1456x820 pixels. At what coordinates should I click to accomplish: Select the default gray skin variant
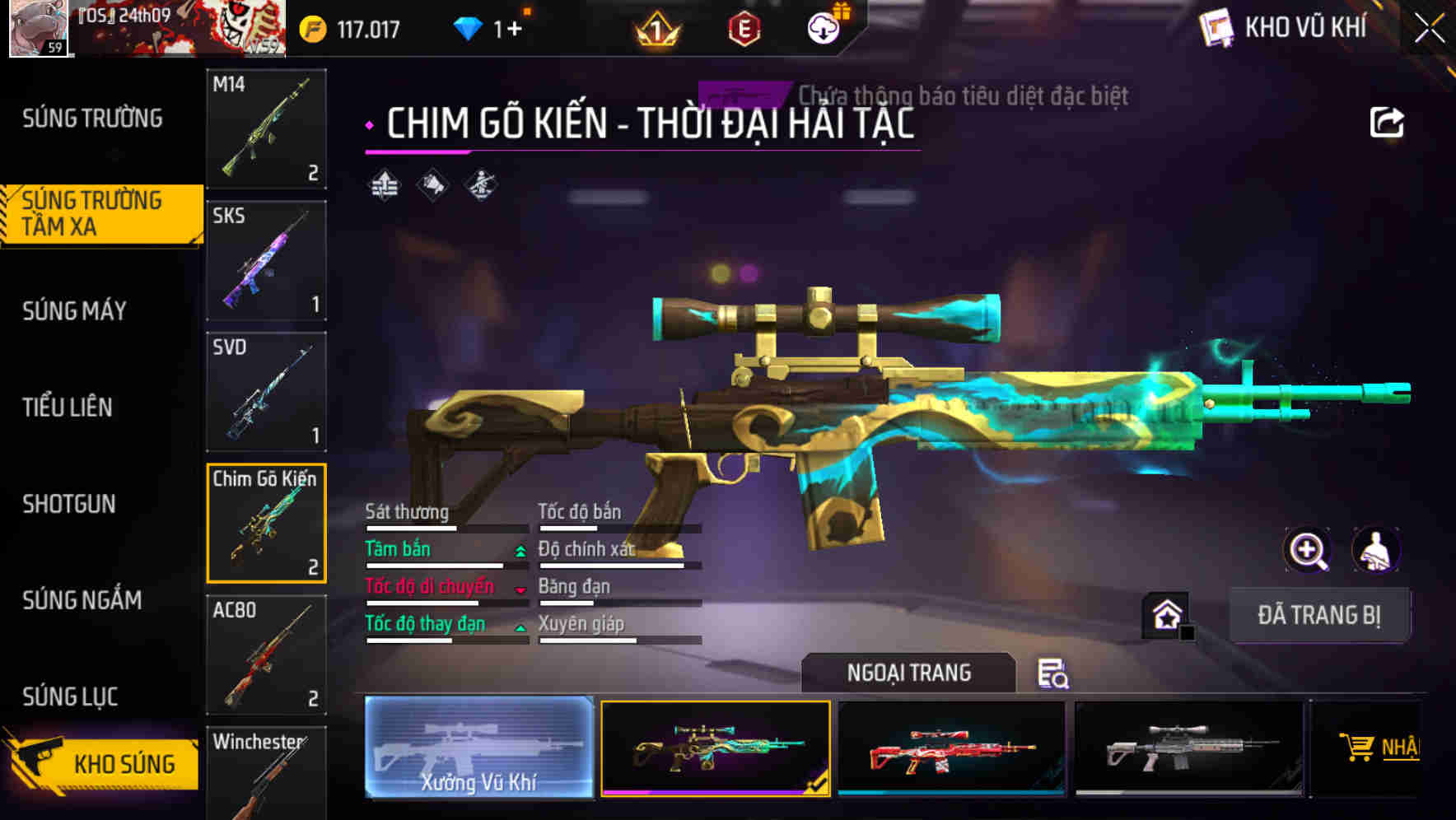click(1187, 748)
